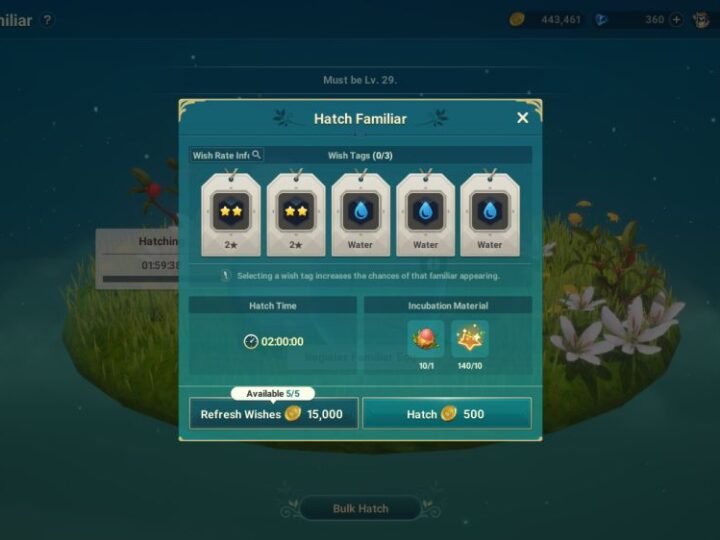The height and width of the screenshot is (540, 720).
Task: Refresh Wishes for 15,000 gold
Action: 273,413
